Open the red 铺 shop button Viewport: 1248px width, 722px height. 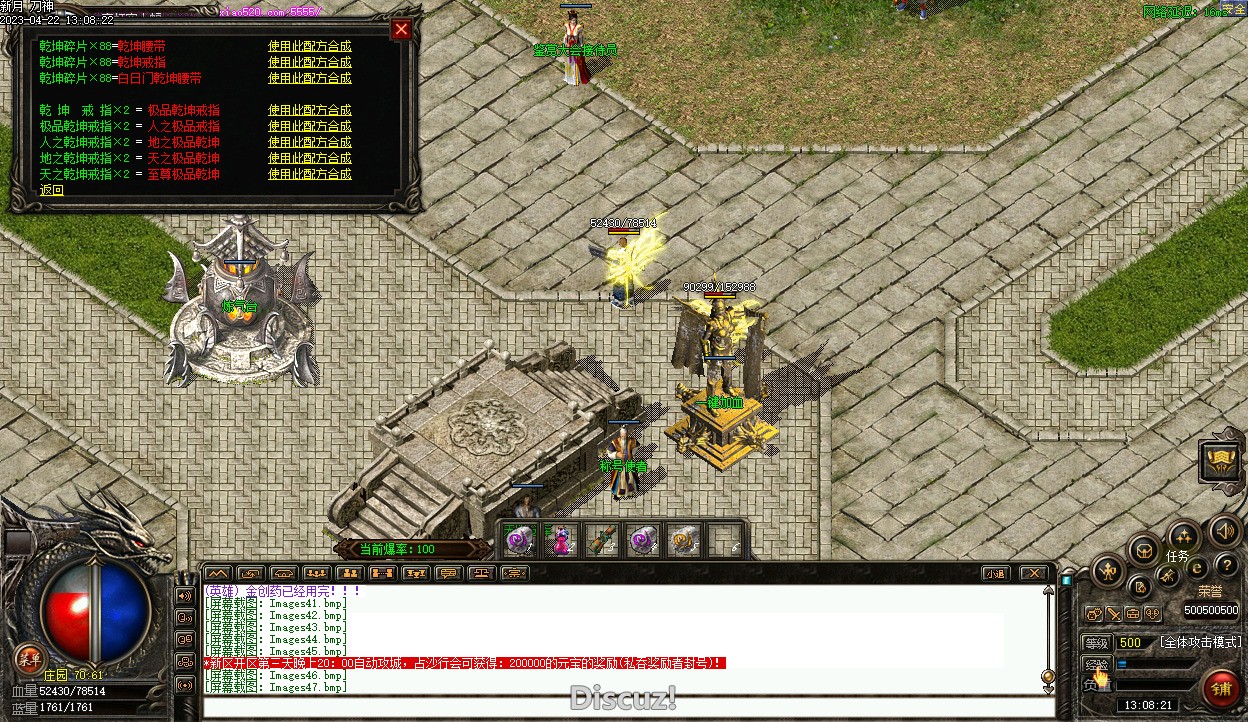coord(1221,688)
